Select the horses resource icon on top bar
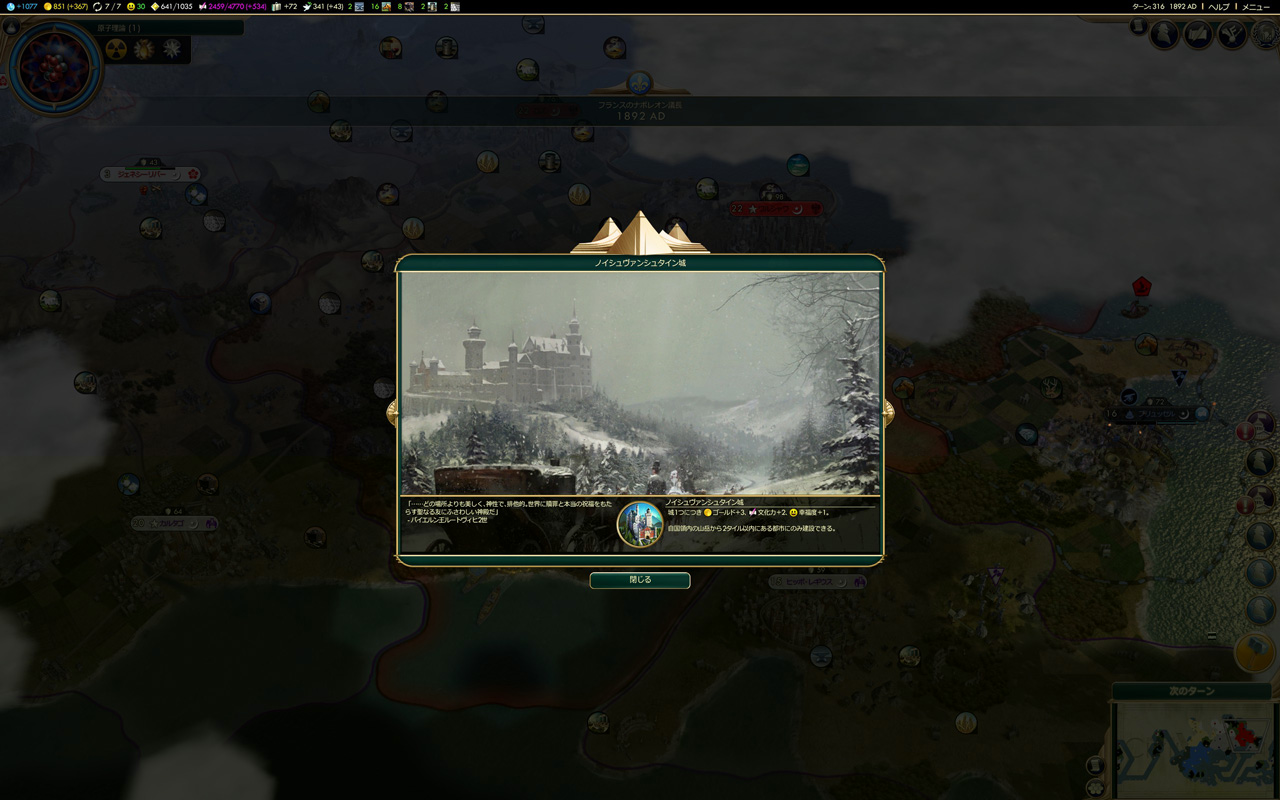 coord(386,8)
